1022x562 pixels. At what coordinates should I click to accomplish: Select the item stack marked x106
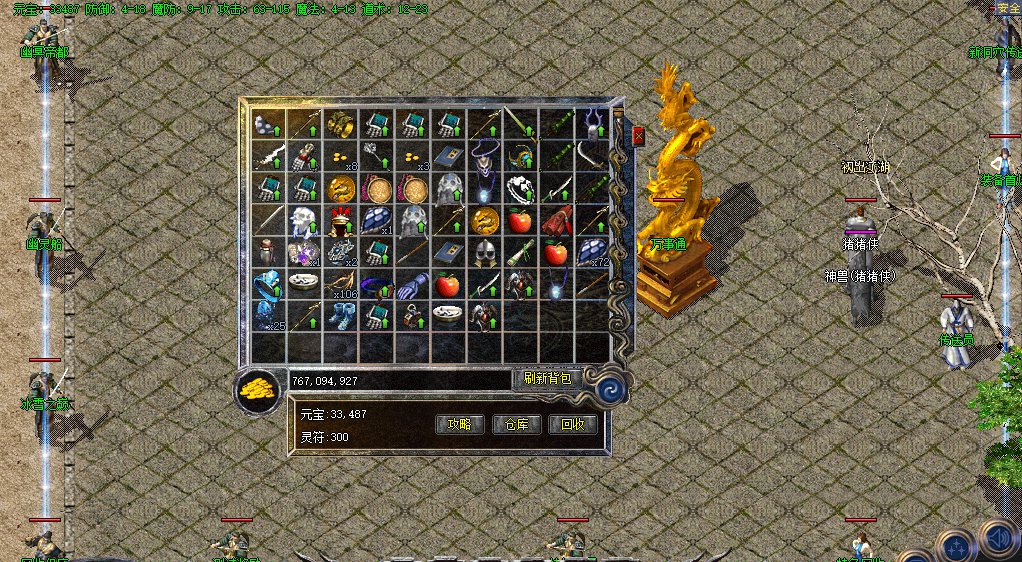click(340, 285)
